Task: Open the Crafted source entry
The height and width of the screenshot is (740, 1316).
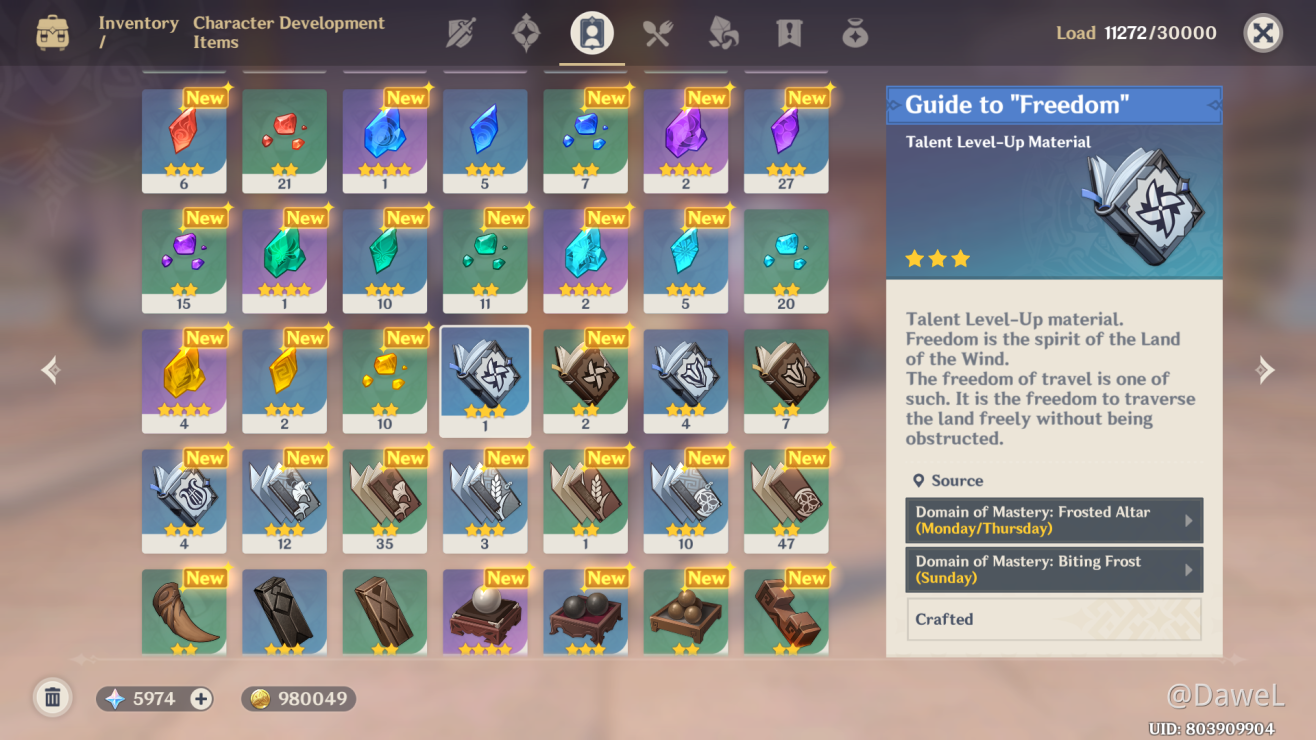Action: (1053, 619)
